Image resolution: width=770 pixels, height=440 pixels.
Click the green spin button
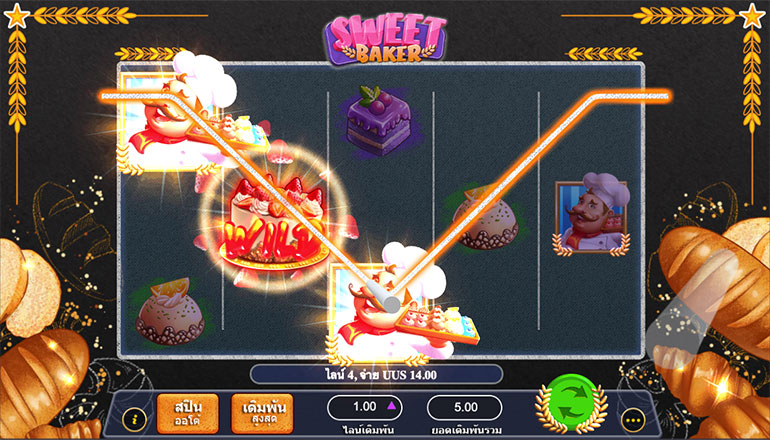coord(570,408)
